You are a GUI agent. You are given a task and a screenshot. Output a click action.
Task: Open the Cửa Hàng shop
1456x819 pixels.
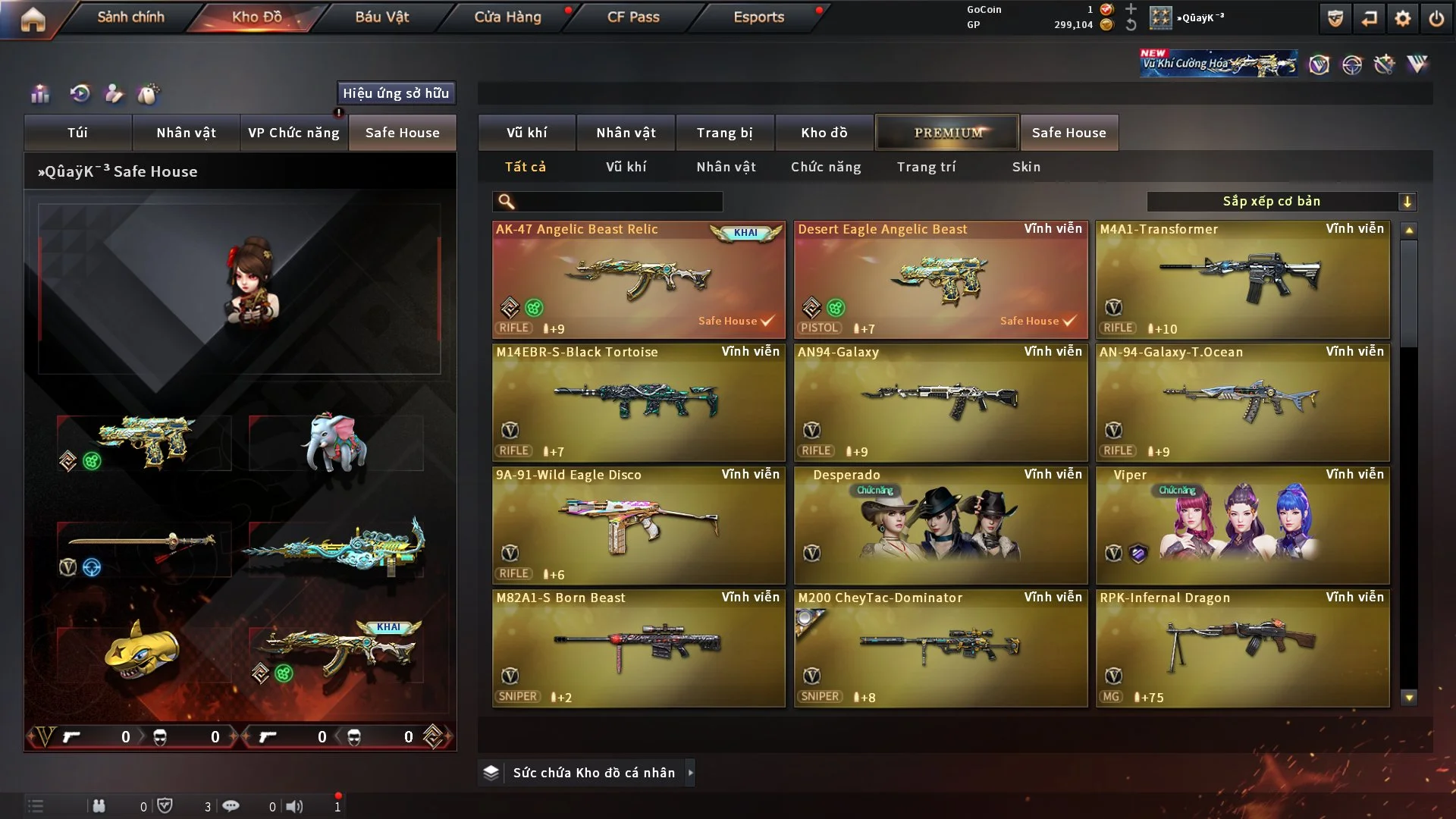[x=507, y=17]
